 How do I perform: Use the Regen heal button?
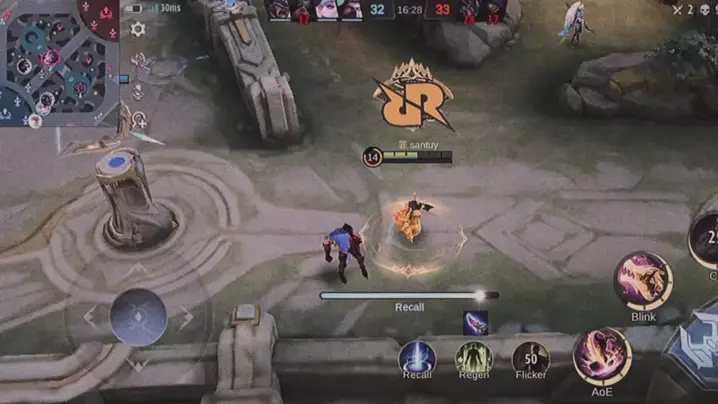point(474,357)
